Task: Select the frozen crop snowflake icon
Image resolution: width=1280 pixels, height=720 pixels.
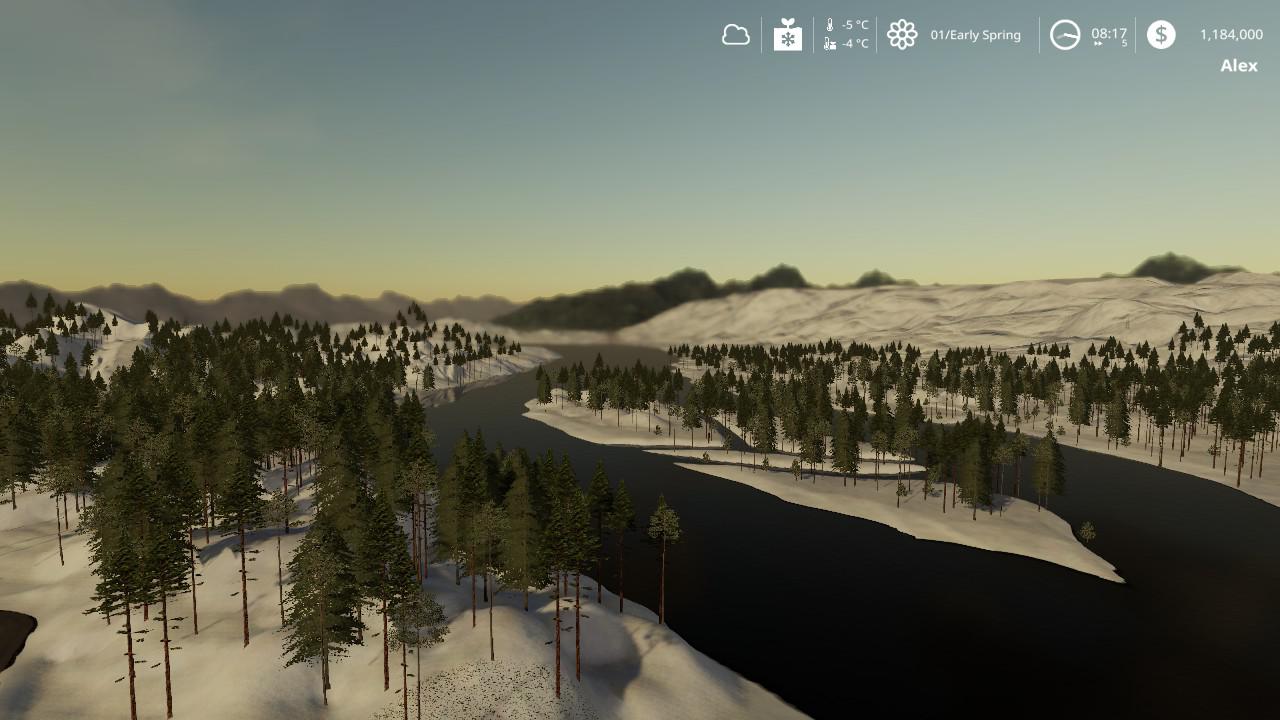Action: click(x=788, y=35)
